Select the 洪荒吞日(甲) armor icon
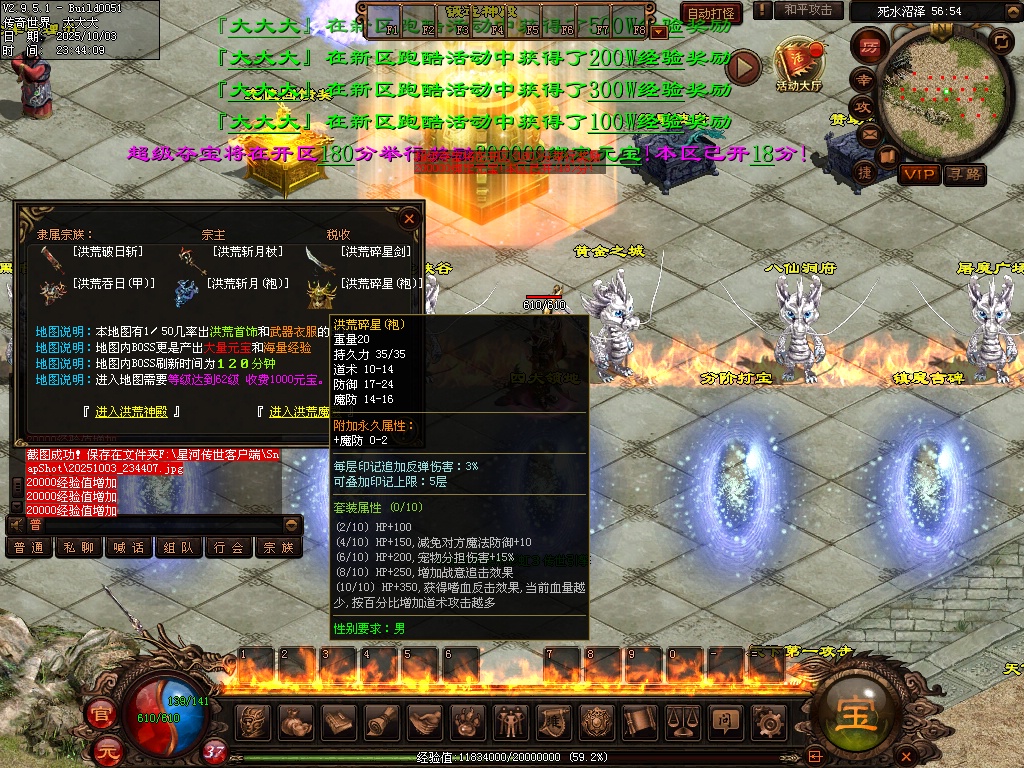 (x=52, y=290)
